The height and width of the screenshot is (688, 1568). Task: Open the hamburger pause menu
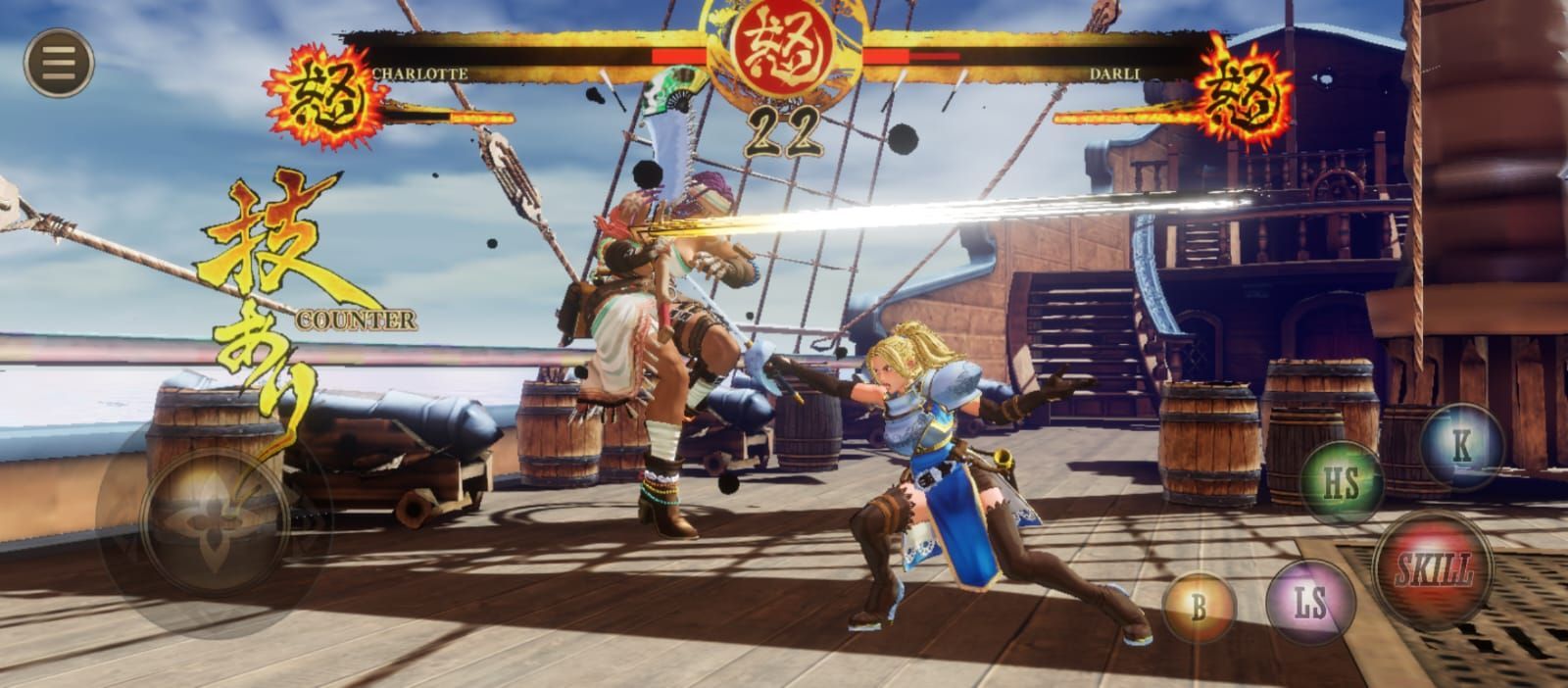59,64
